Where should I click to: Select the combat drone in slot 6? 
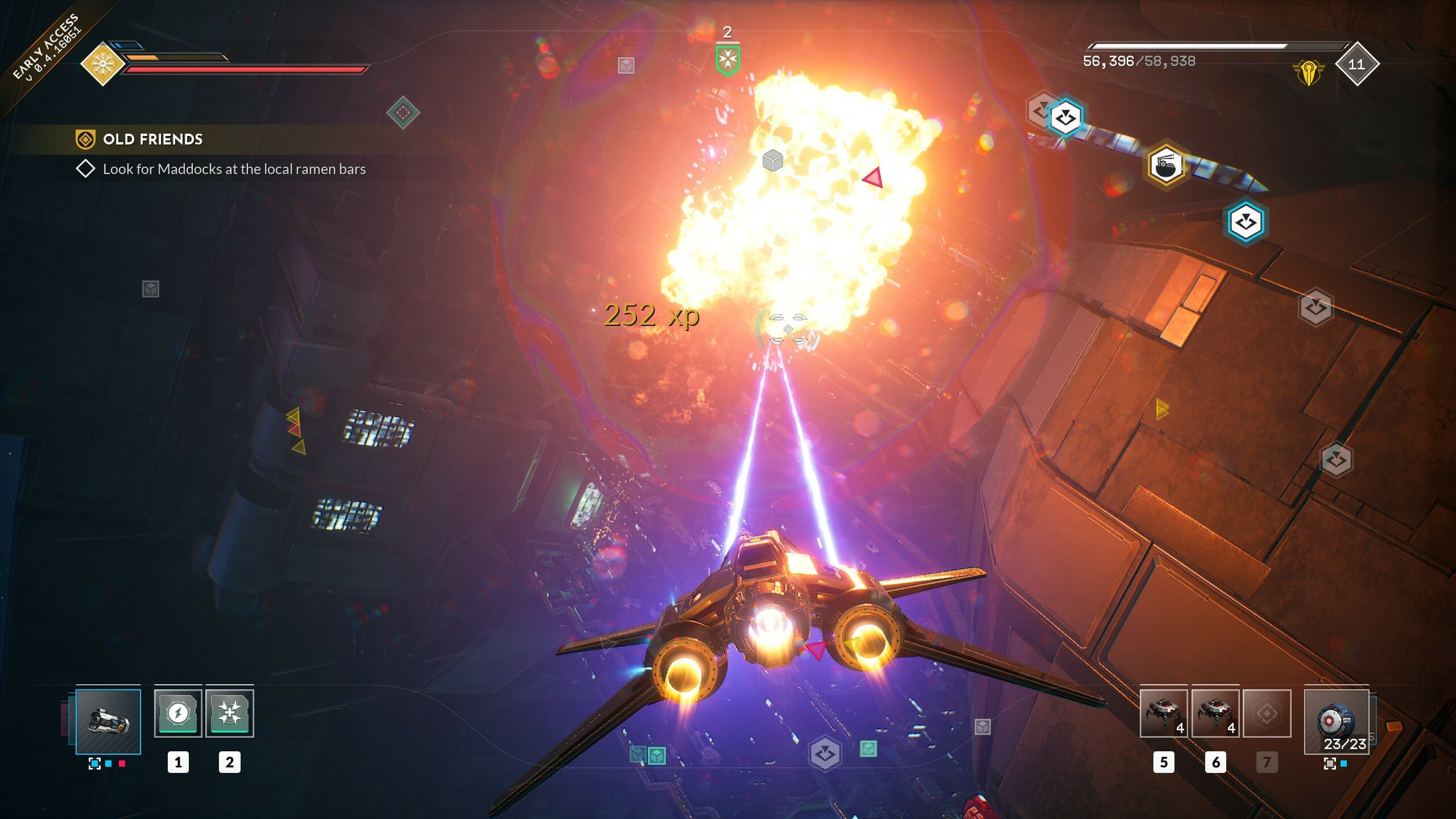click(x=1215, y=713)
